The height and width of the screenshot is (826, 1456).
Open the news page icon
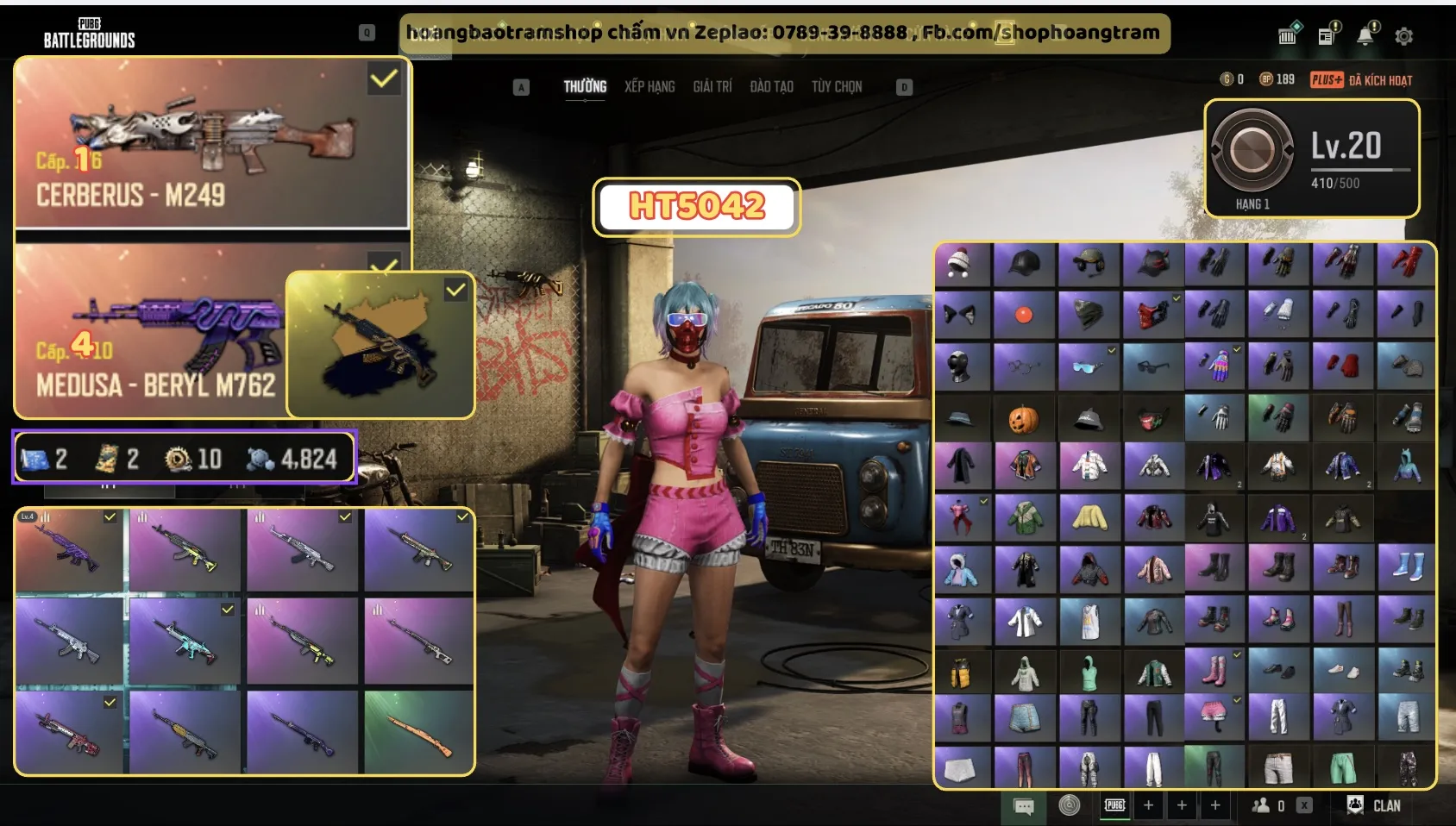(x=1327, y=35)
